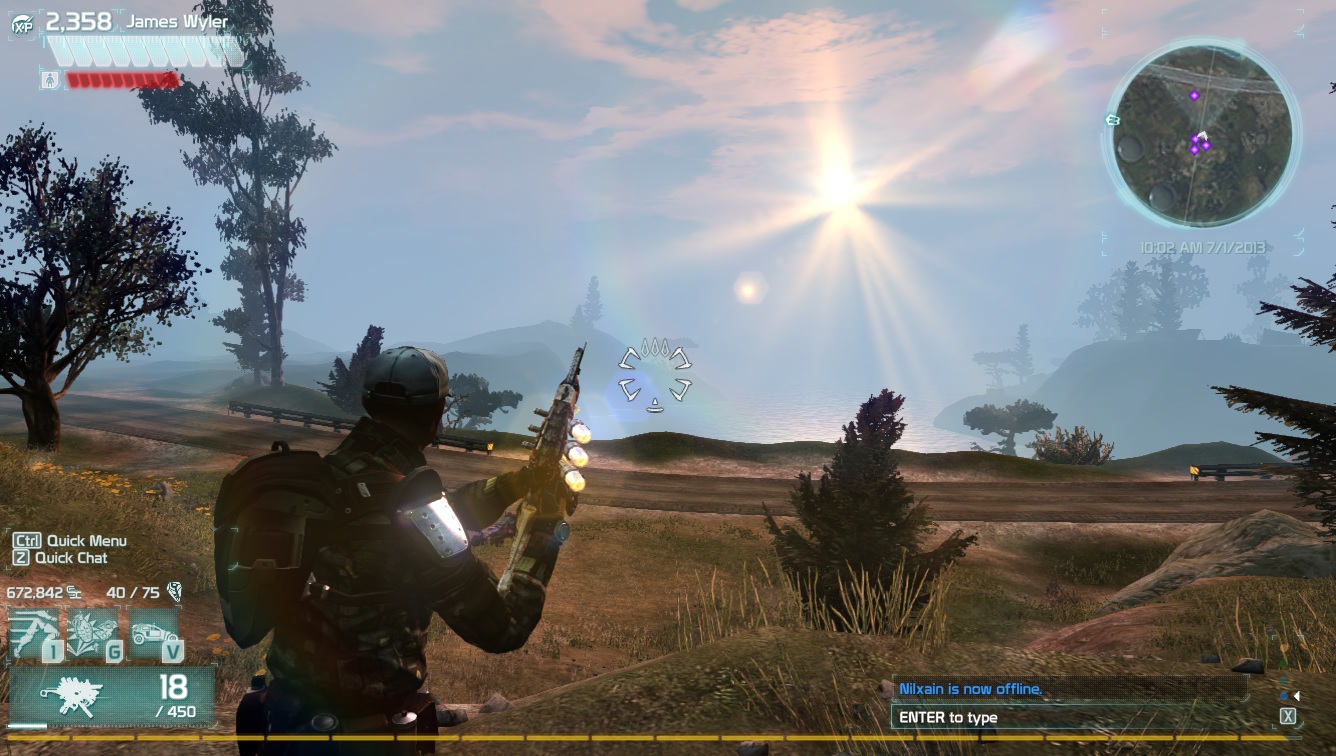Select the equipped weapon panel

point(111,696)
